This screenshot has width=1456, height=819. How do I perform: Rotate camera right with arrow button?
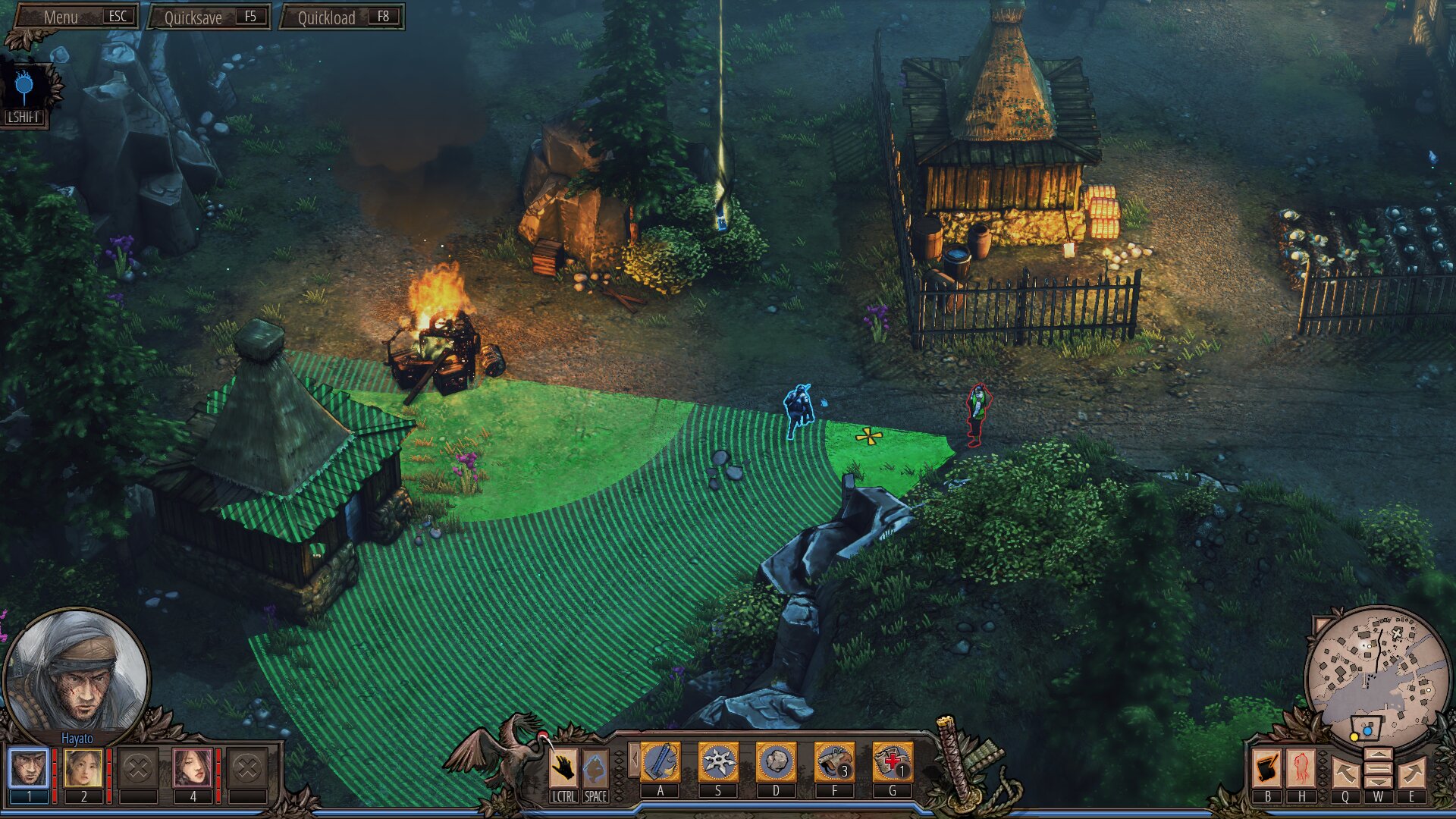[1411, 773]
